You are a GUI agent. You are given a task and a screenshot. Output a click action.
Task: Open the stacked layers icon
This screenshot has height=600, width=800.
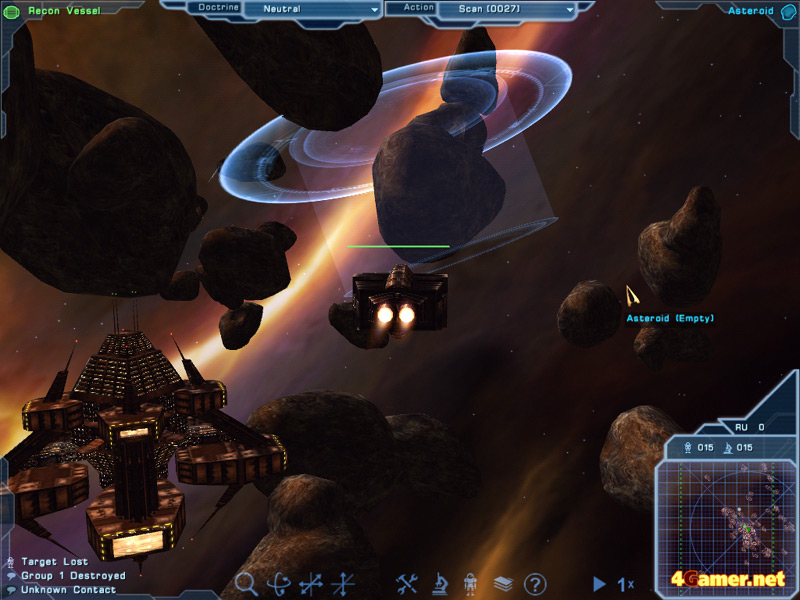[x=503, y=583]
